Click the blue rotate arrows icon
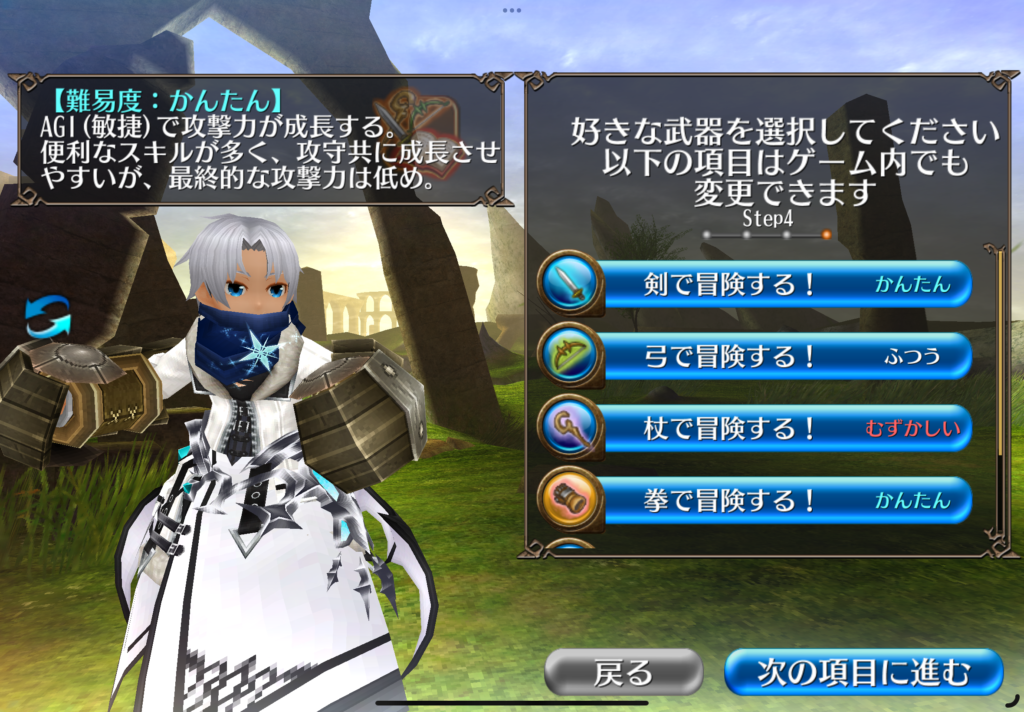The width and height of the screenshot is (1024, 712). click(x=48, y=320)
